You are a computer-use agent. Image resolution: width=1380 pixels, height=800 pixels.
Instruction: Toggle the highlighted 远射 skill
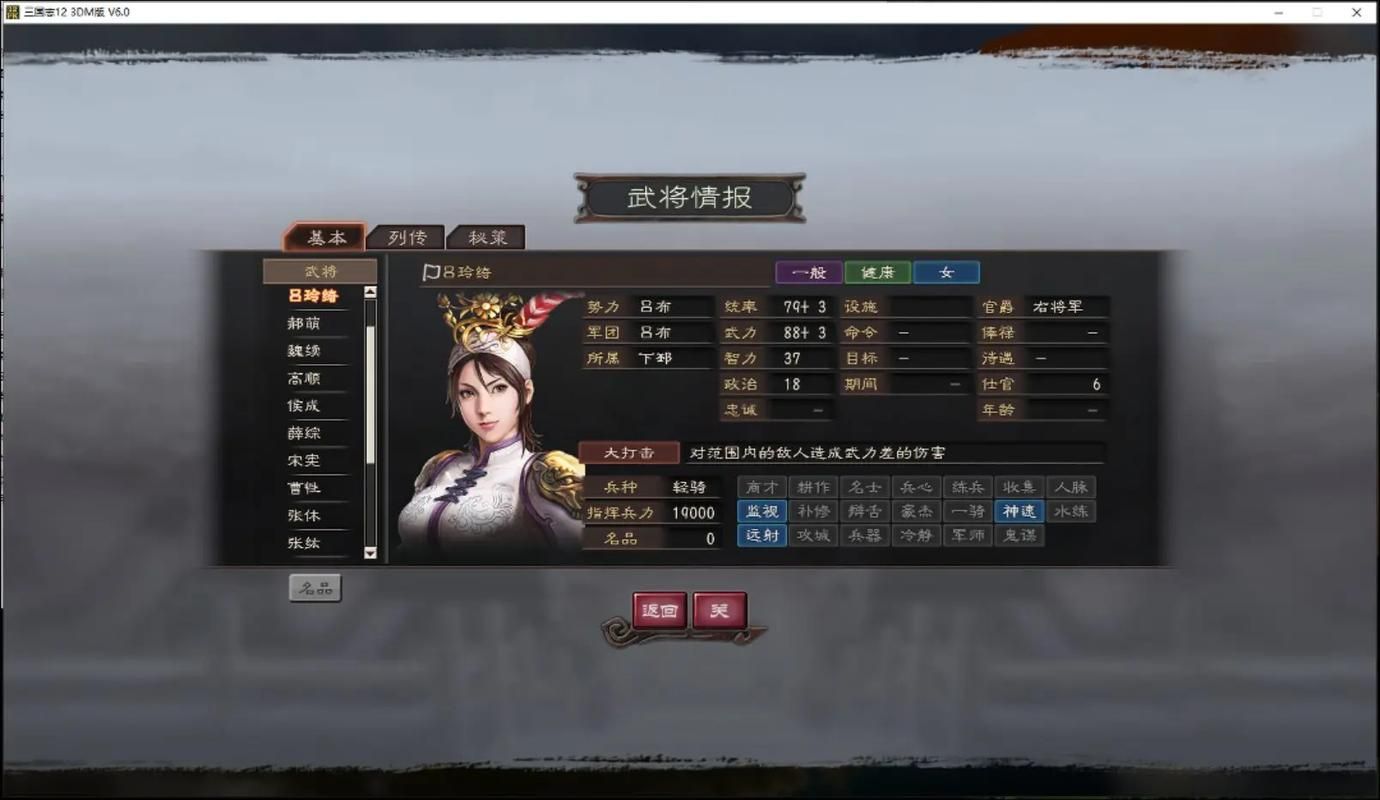(x=762, y=535)
